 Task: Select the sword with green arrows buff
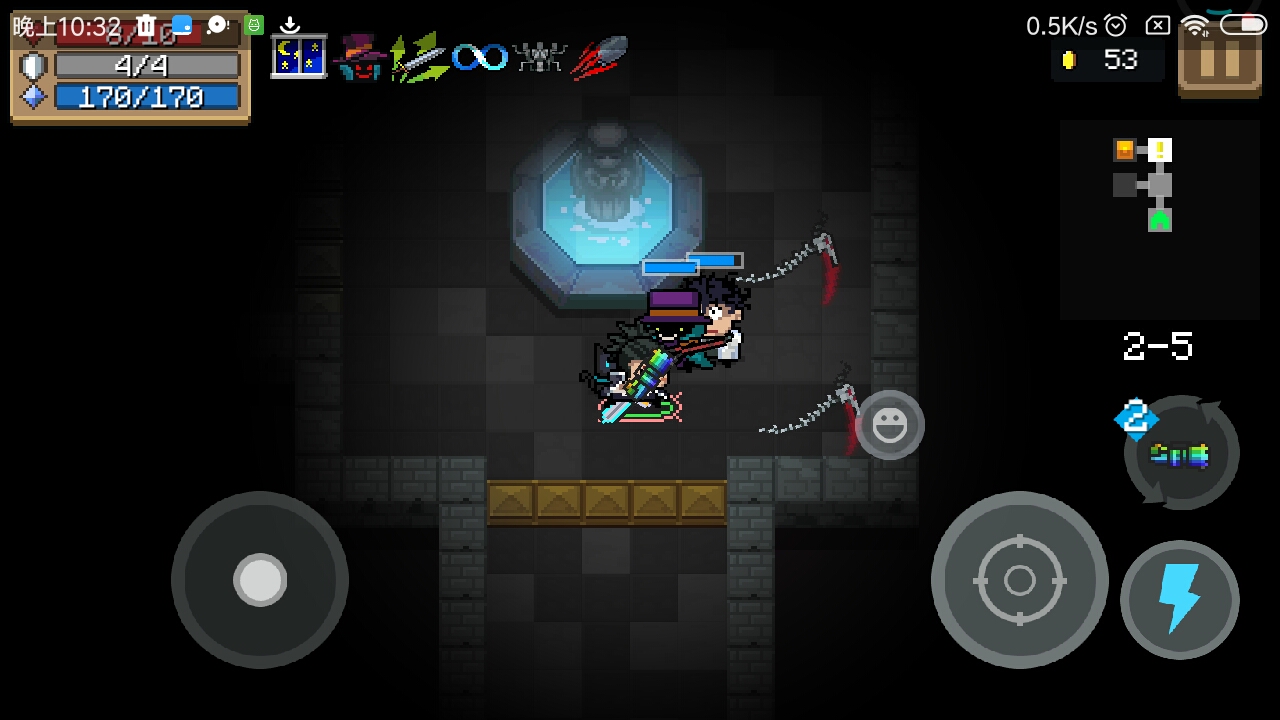[x=419, y=57]
